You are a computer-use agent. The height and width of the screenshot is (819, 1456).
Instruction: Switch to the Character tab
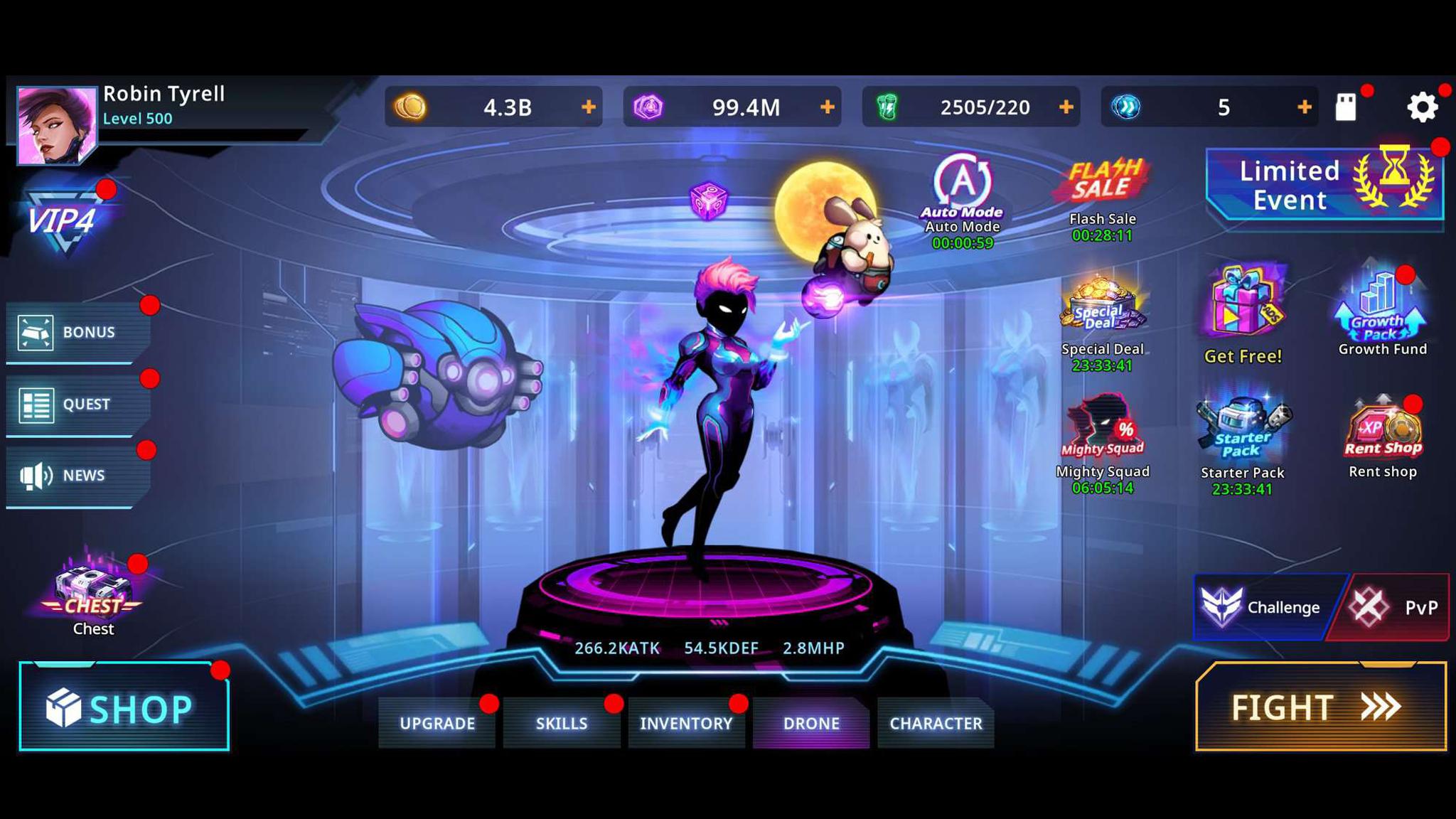coord(935,723)
